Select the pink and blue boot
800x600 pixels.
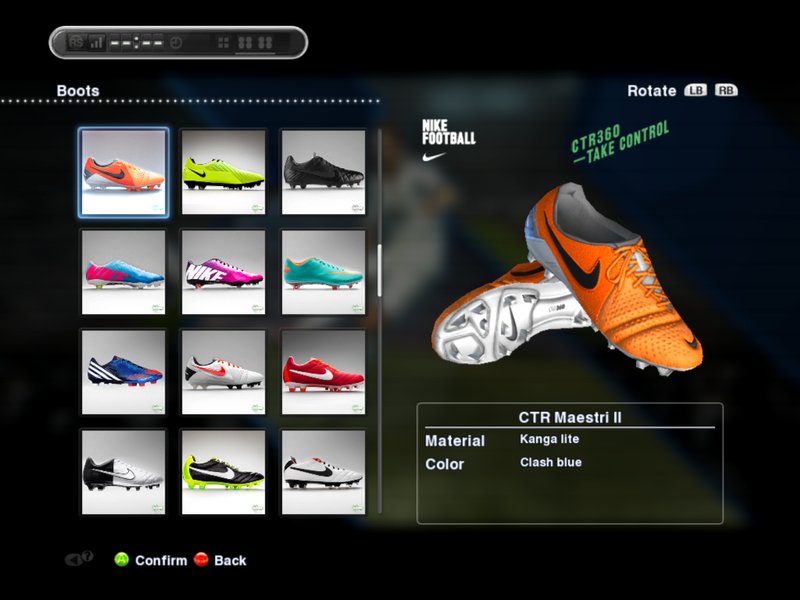tap(123, 272)
